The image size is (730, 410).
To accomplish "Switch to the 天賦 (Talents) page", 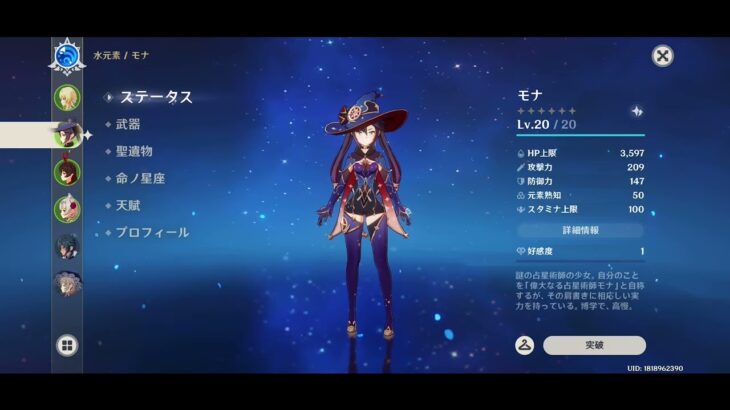I will point(128,205).
